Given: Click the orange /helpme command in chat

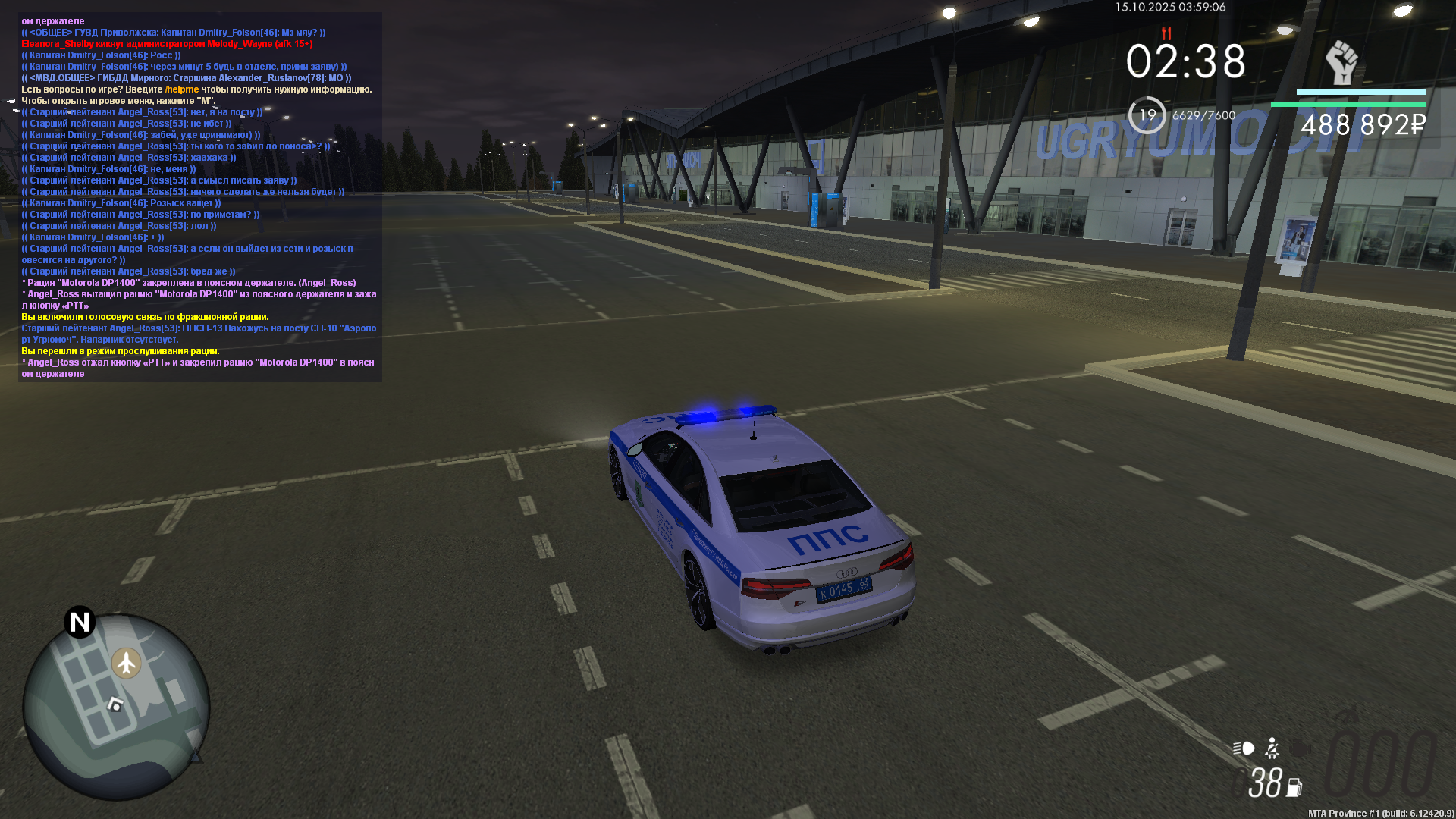Looking at the screenshot, I should click(x=182, y=89).
